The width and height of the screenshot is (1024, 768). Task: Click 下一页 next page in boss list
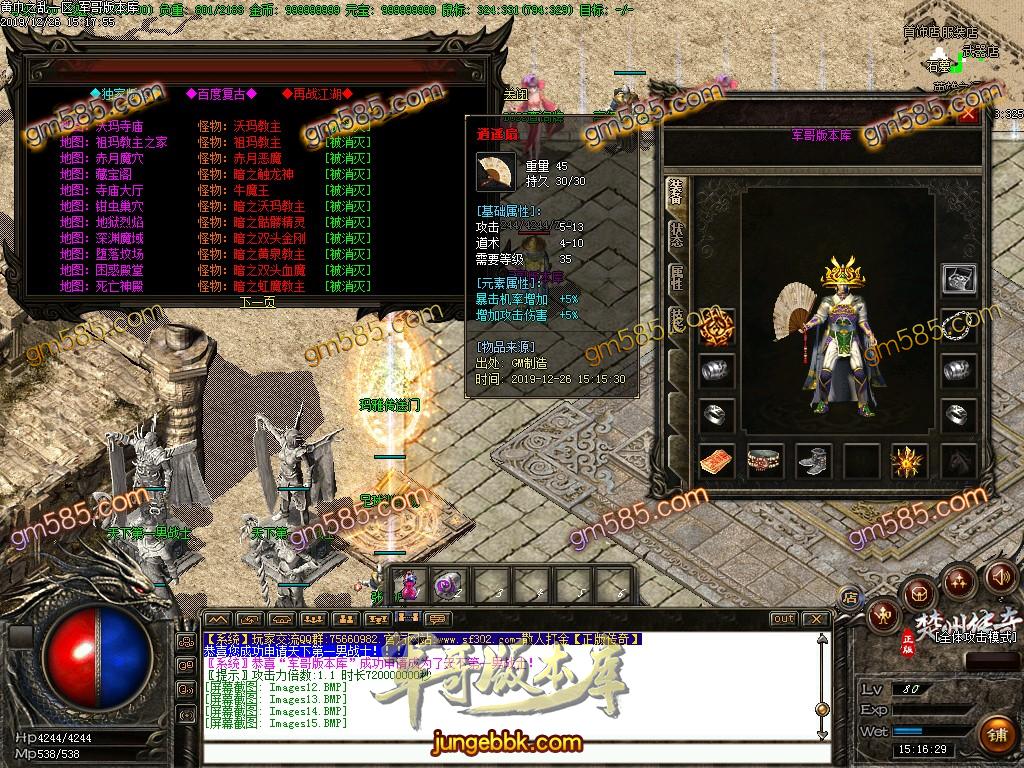pos(257,301)
